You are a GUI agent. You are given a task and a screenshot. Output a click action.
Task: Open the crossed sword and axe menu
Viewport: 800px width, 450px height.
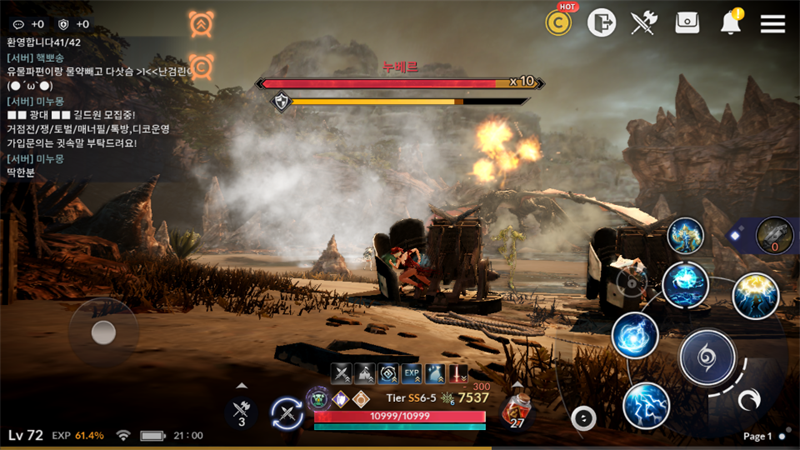pos(644,23)
